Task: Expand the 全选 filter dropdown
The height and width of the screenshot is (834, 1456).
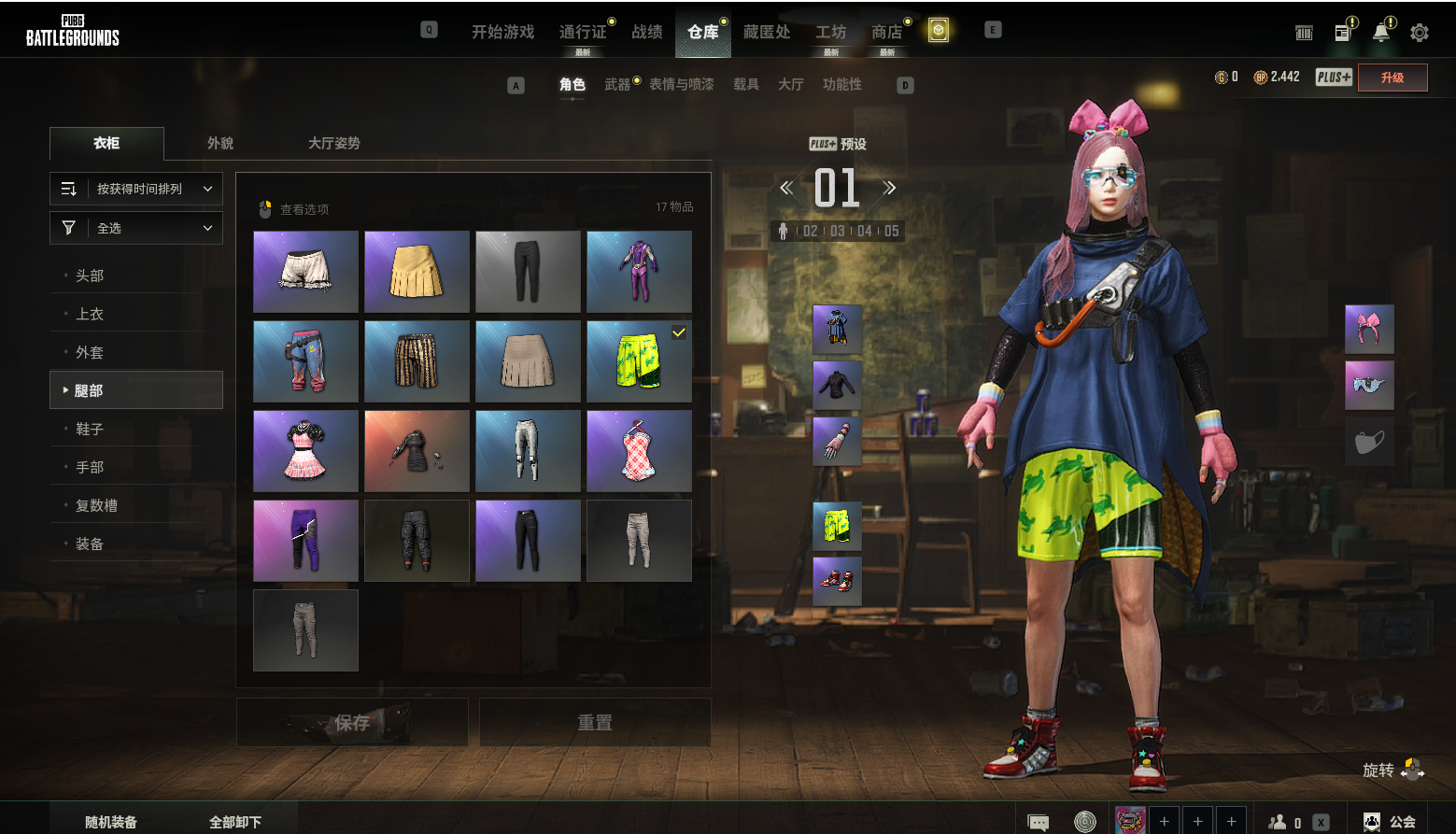Action: click(136, 228)
